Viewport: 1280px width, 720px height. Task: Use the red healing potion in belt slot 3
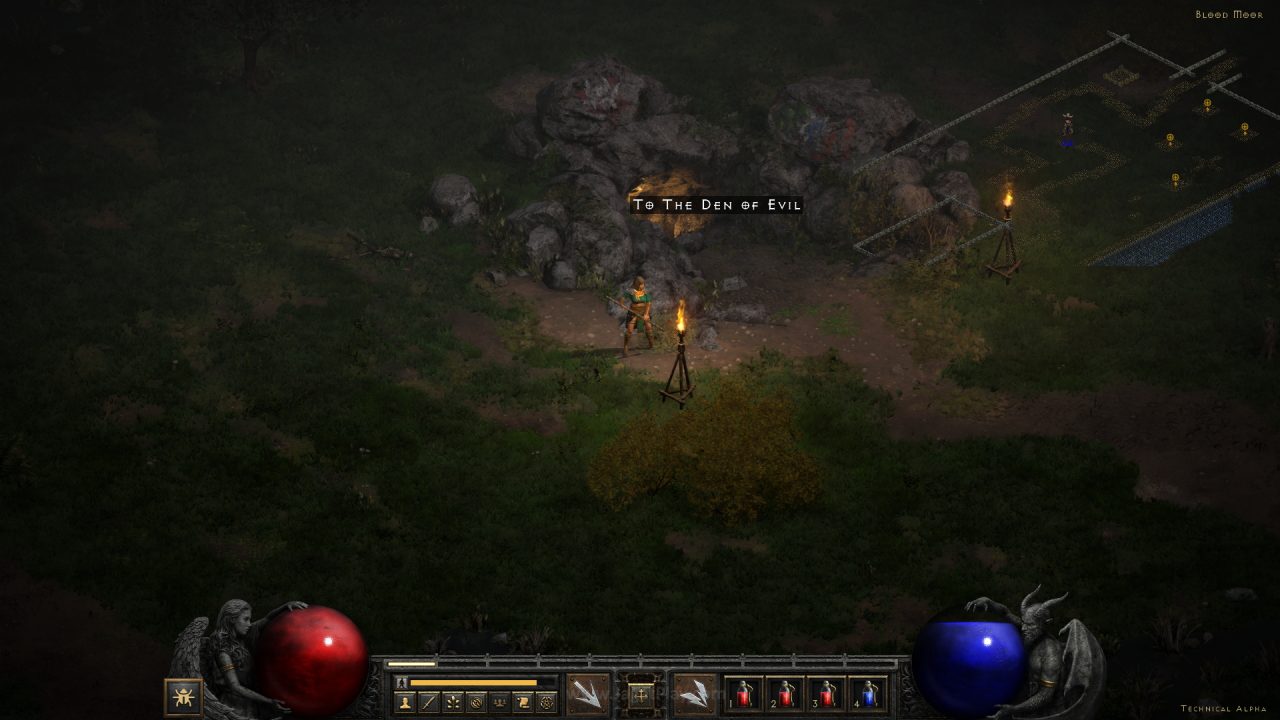pyautogui.click(x=827, y=694)
